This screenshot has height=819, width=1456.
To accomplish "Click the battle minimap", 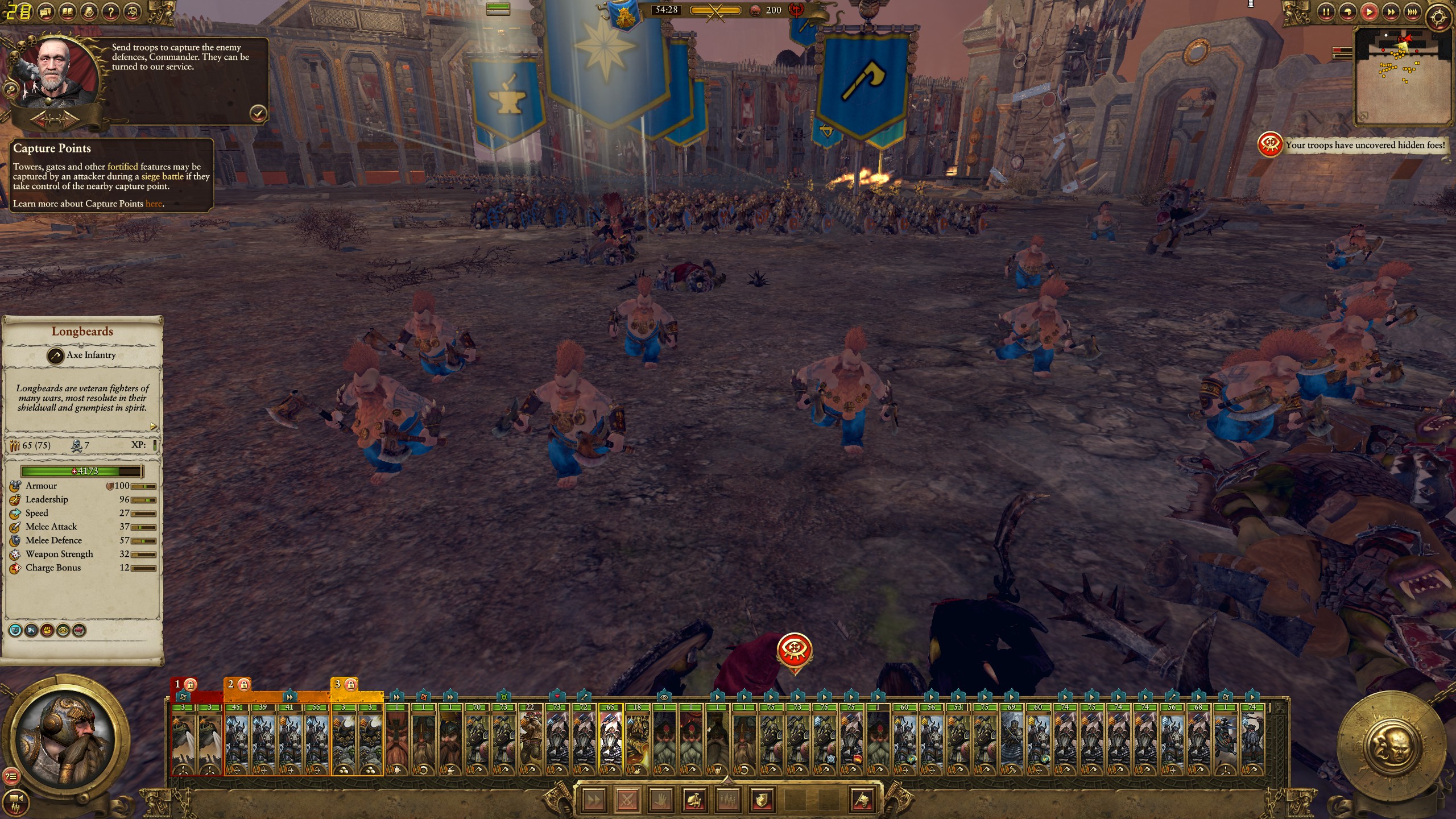I will pyautogui.click(x=1403, y=76).
